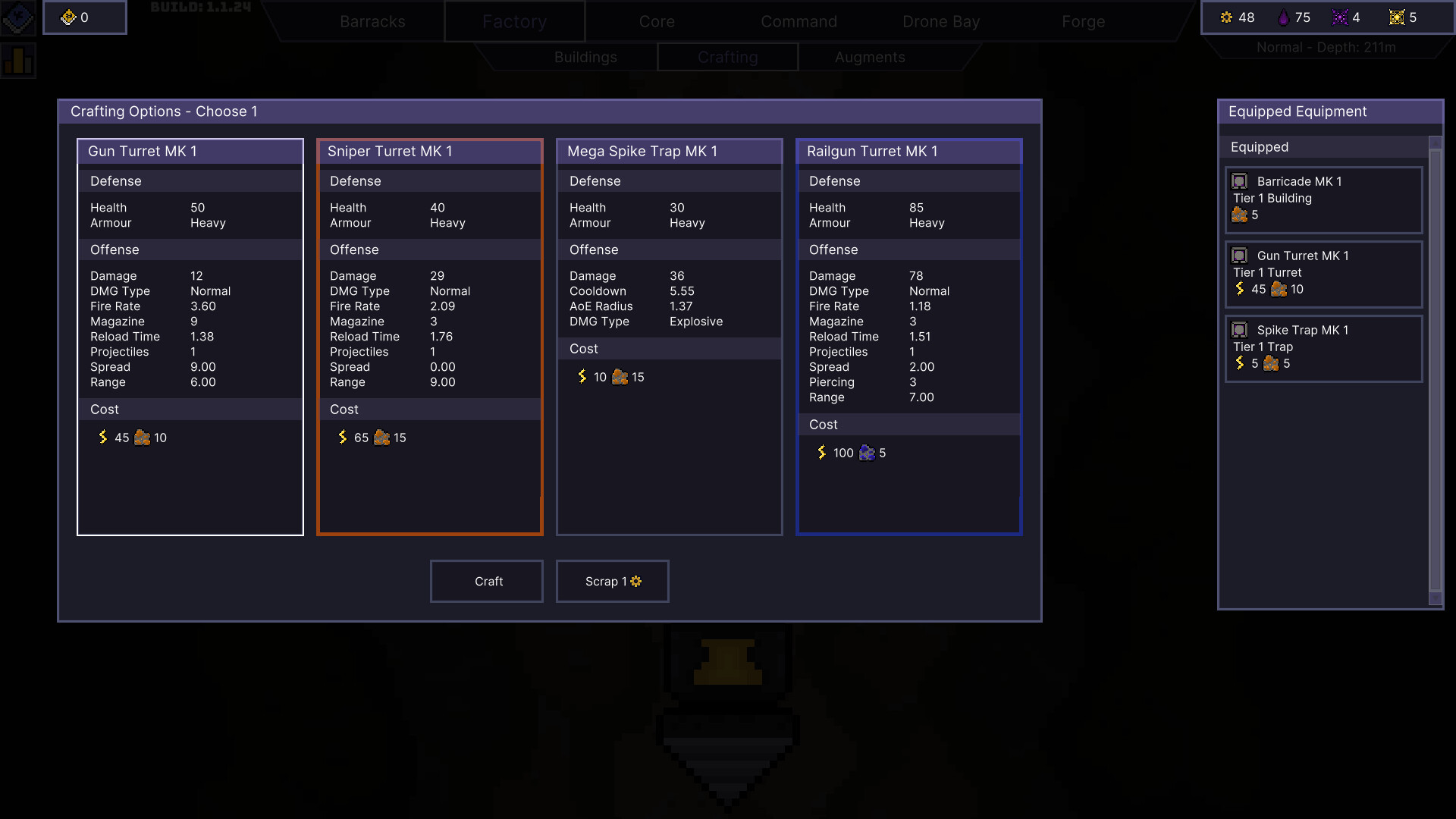
Task: Switch to the Buildings tab
Action: click(x=585, y=57)
